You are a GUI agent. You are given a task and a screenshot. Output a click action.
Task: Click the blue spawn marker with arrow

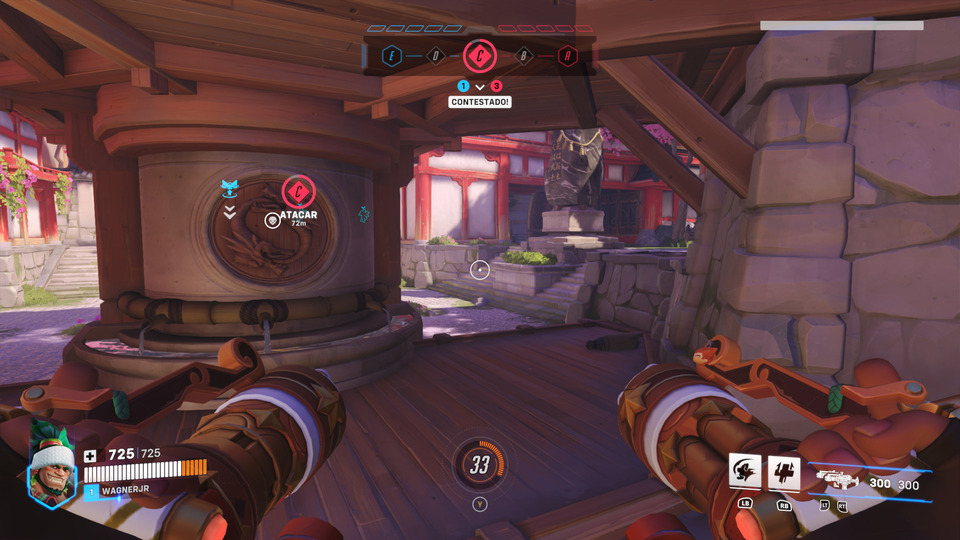click(x=230, y=187)
